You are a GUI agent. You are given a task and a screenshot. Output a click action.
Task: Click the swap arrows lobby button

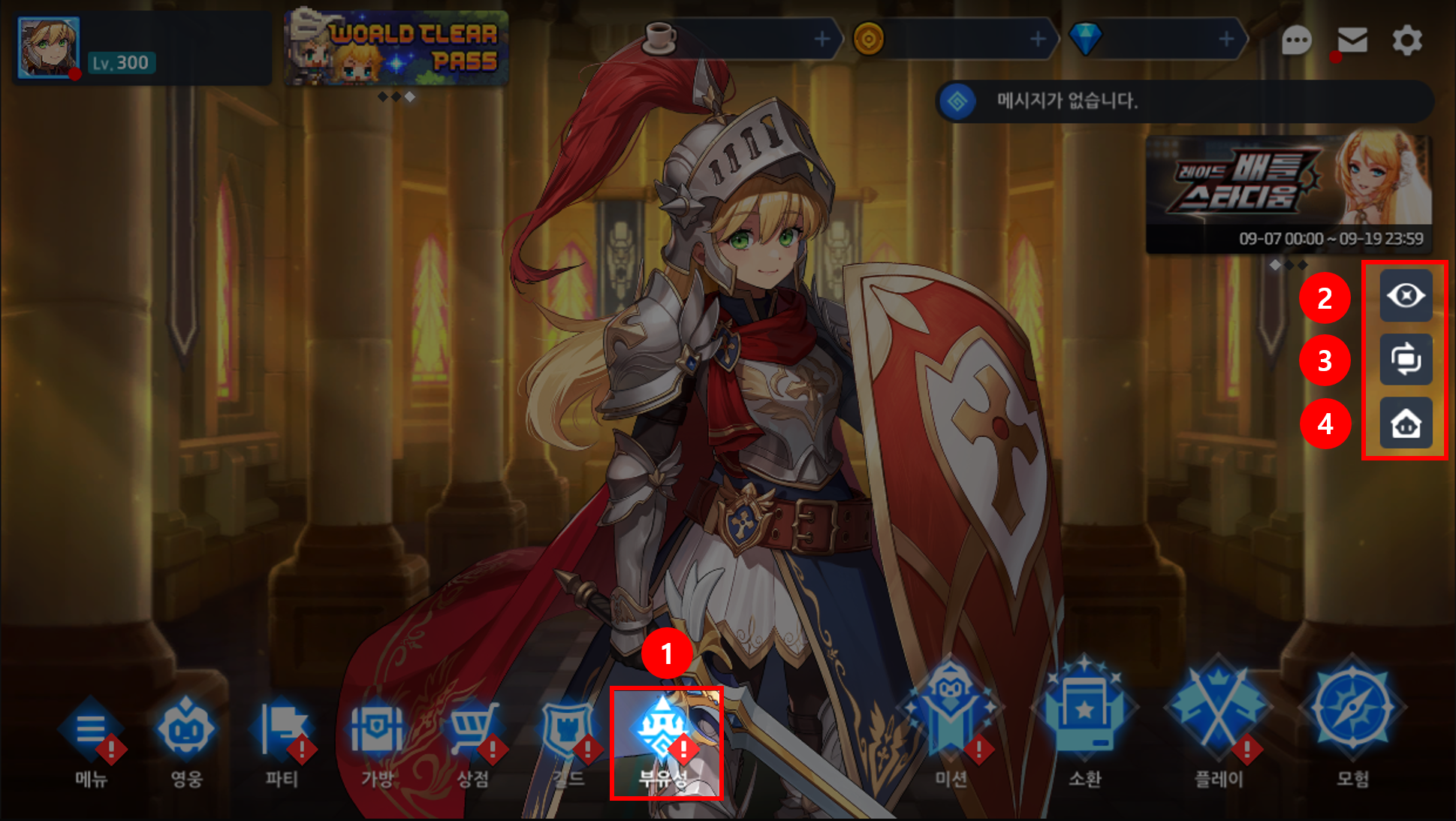click(x=1406, y=360)
